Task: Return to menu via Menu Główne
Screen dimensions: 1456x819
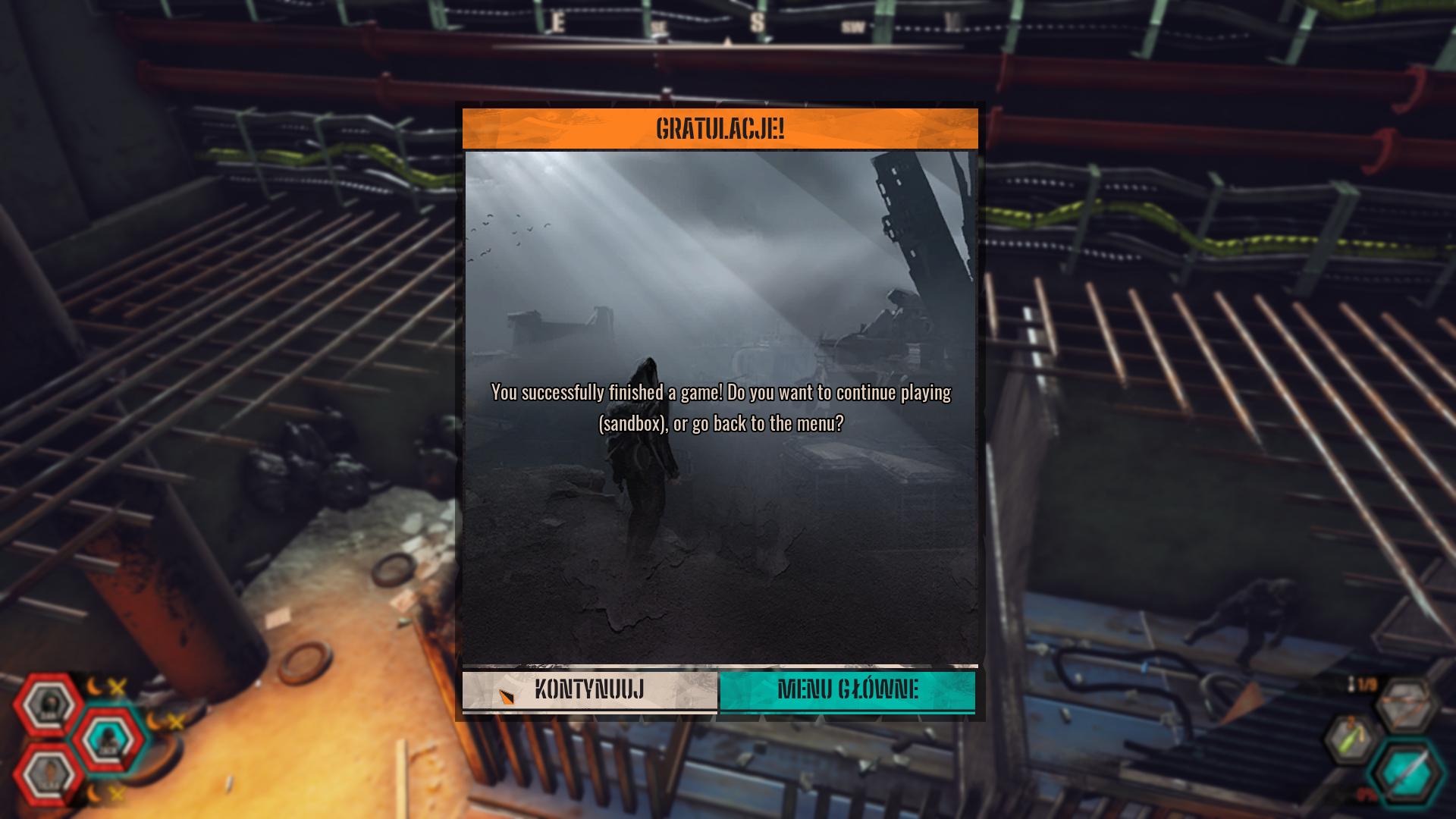Action: click(847, 690)
